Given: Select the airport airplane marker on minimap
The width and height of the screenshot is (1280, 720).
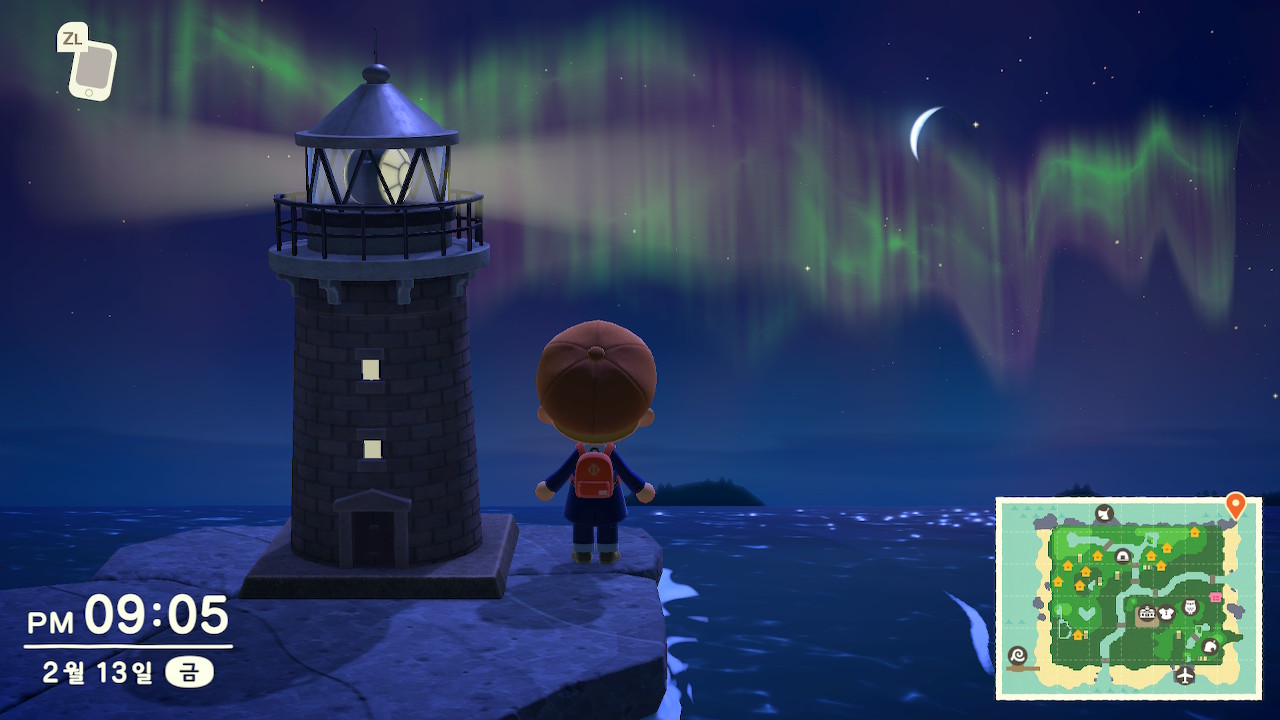Looking at the screenshot, I should (1185, 674).
